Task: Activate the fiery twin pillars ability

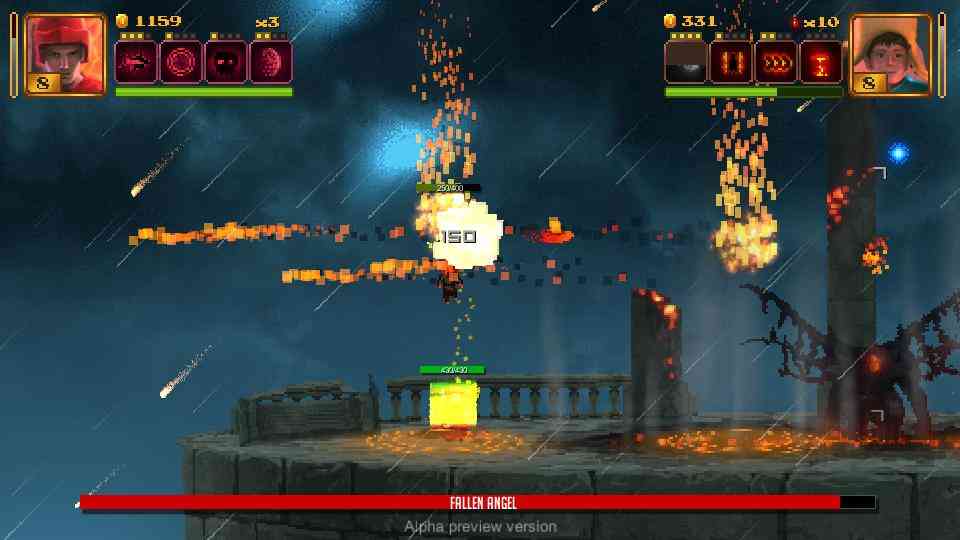Action: click(x=731, y=62)
